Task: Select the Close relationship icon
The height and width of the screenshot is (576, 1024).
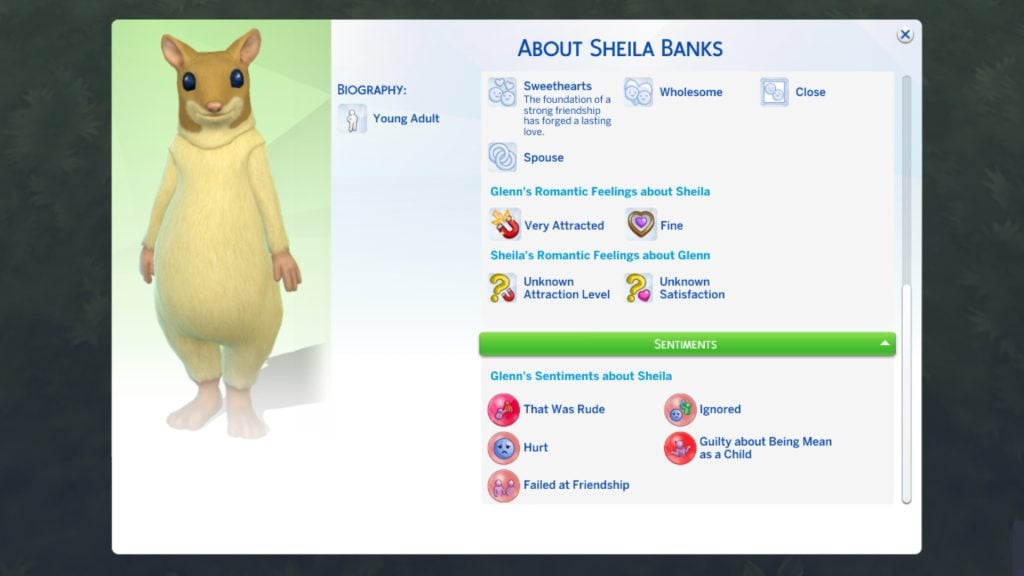Action: point(775,92)
